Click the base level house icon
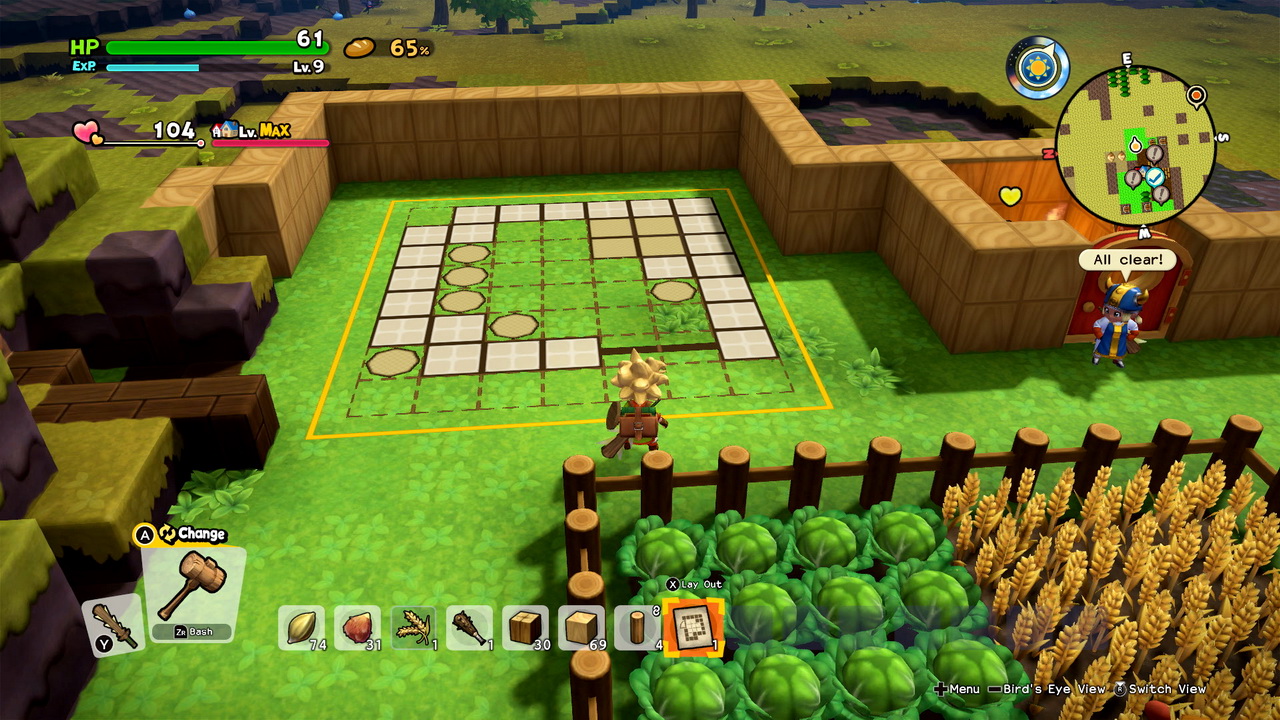1280x720 pixels. 225,130
